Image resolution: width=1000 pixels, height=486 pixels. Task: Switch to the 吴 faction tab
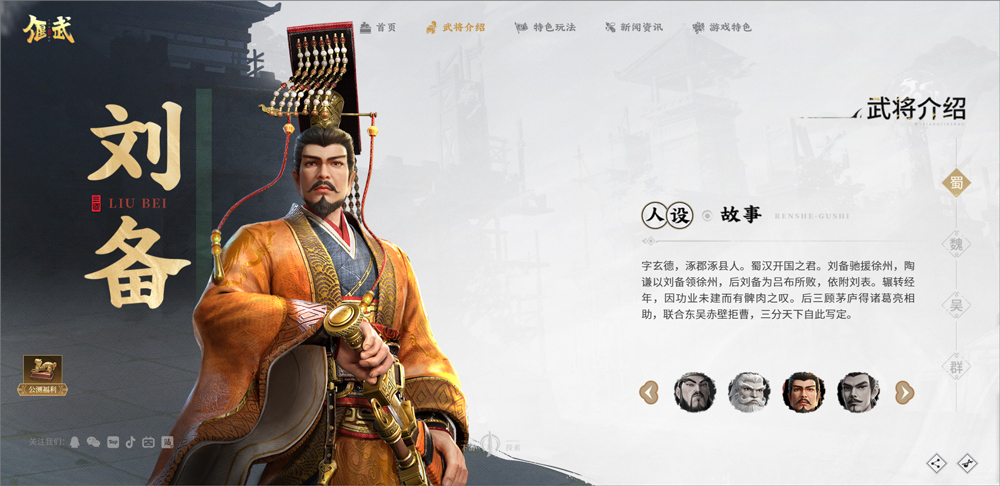(957, 305)
